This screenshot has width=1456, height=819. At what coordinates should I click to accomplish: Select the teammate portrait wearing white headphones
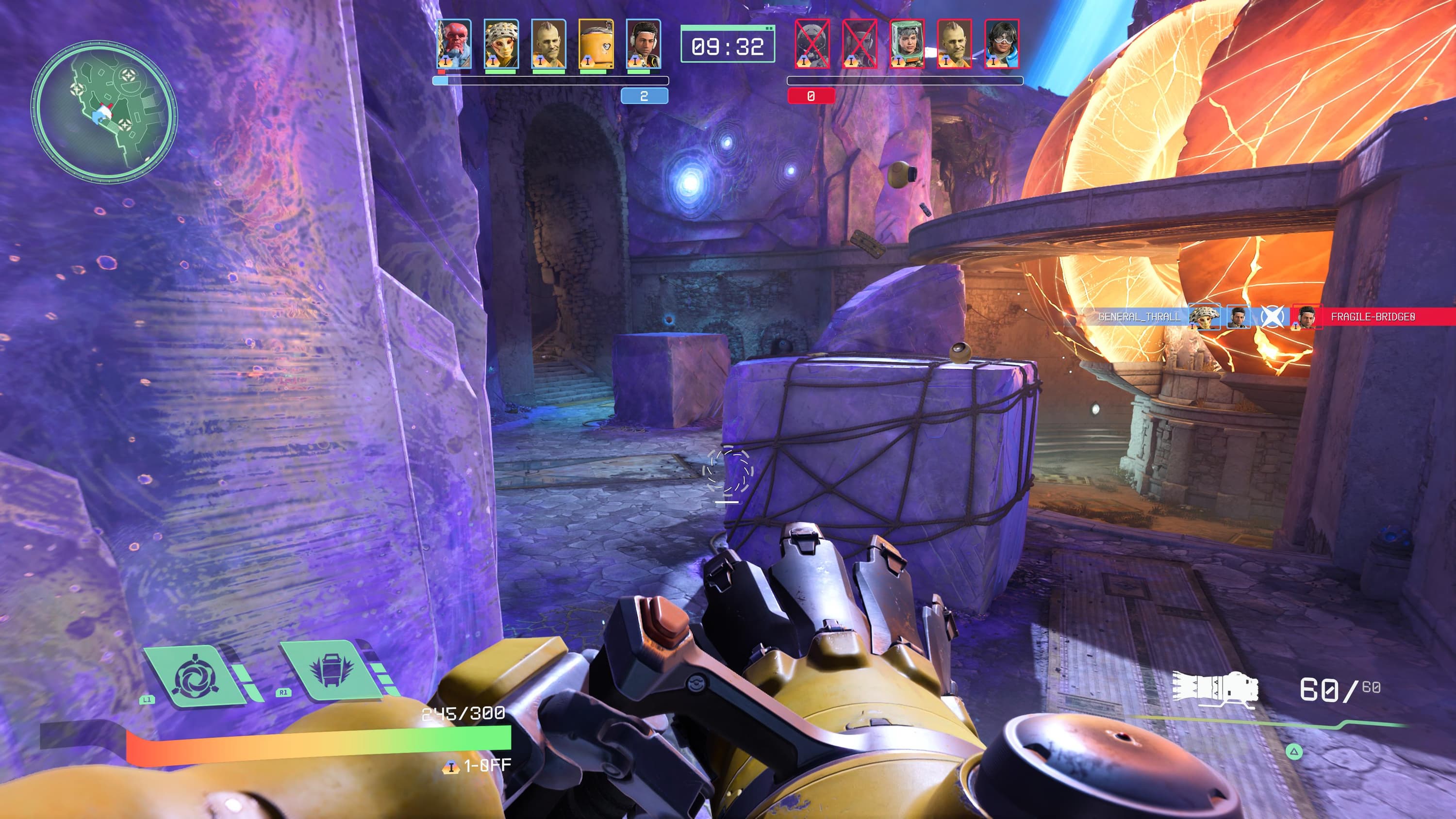[643, 44]
